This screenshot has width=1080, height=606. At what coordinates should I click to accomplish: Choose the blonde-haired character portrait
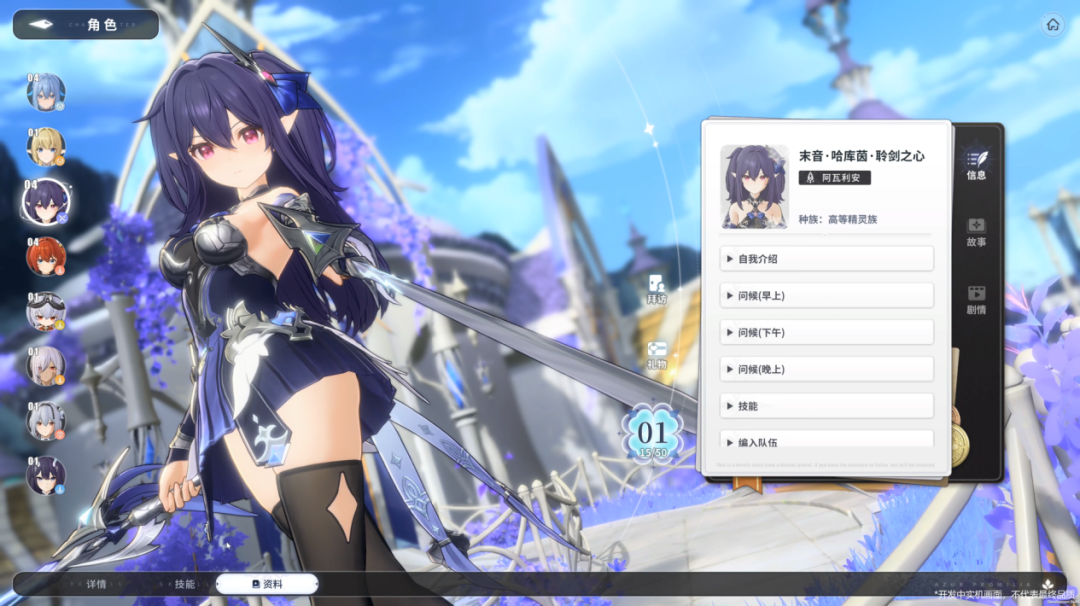tap(46, 147)
